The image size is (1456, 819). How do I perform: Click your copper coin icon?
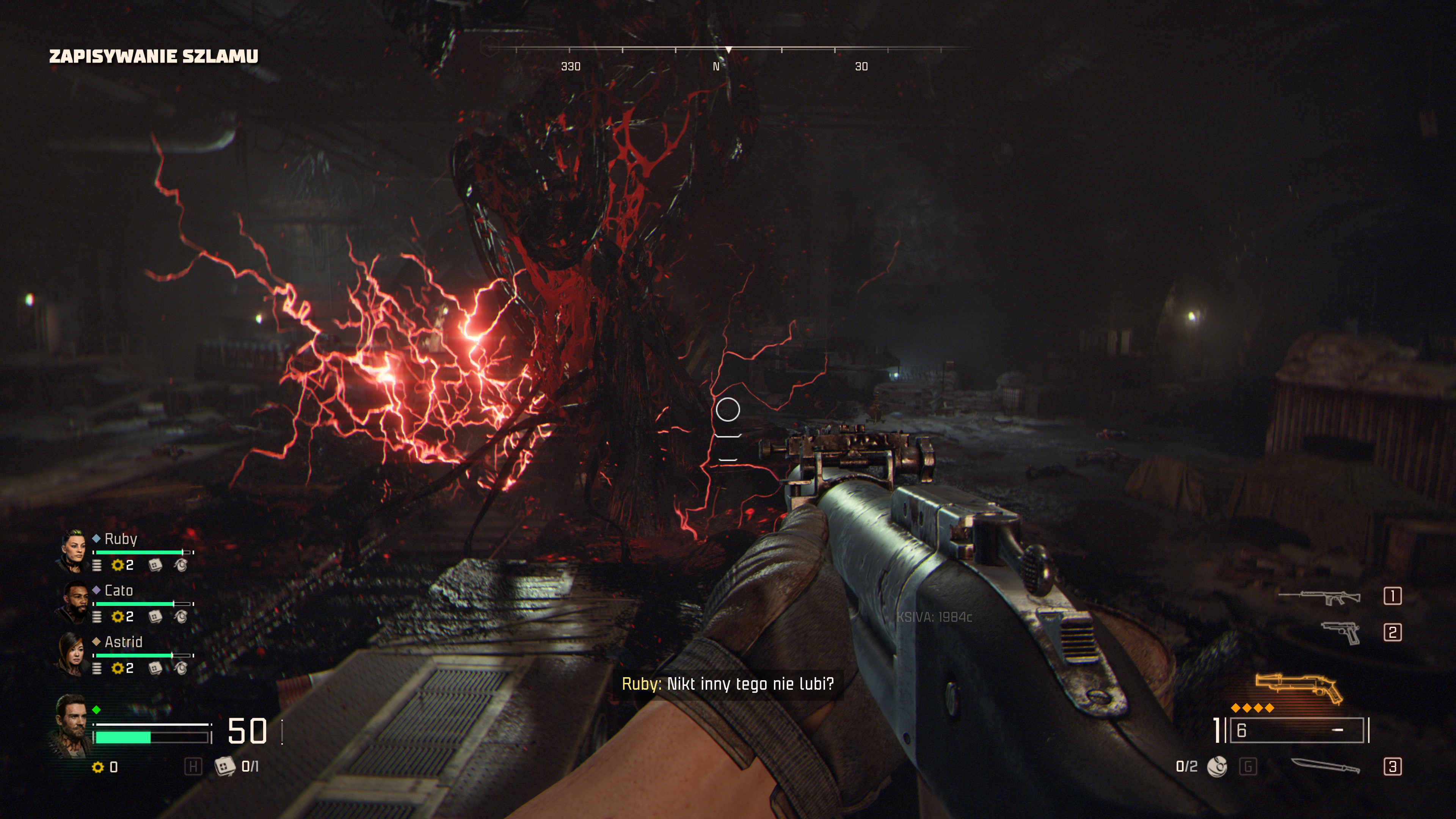pos(98,767)
